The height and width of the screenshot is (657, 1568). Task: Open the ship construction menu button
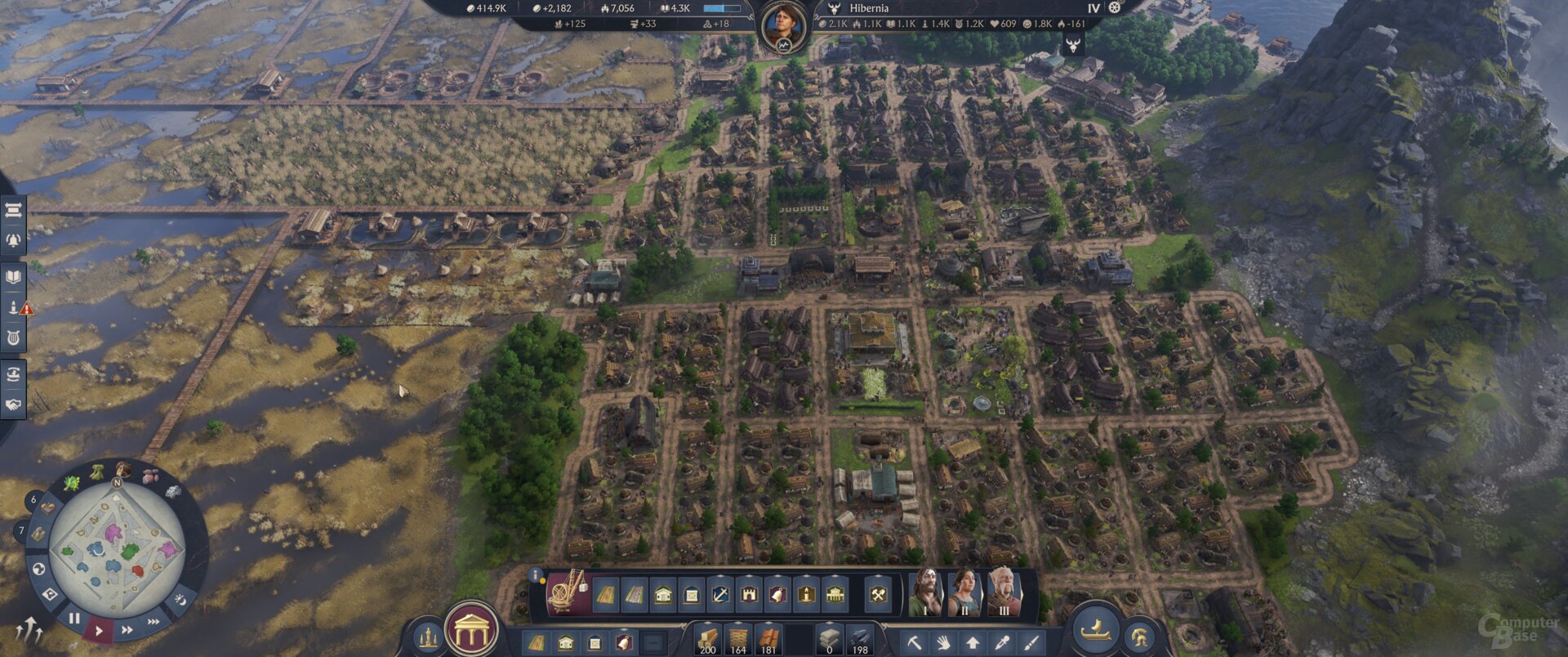coord(1095,630)
